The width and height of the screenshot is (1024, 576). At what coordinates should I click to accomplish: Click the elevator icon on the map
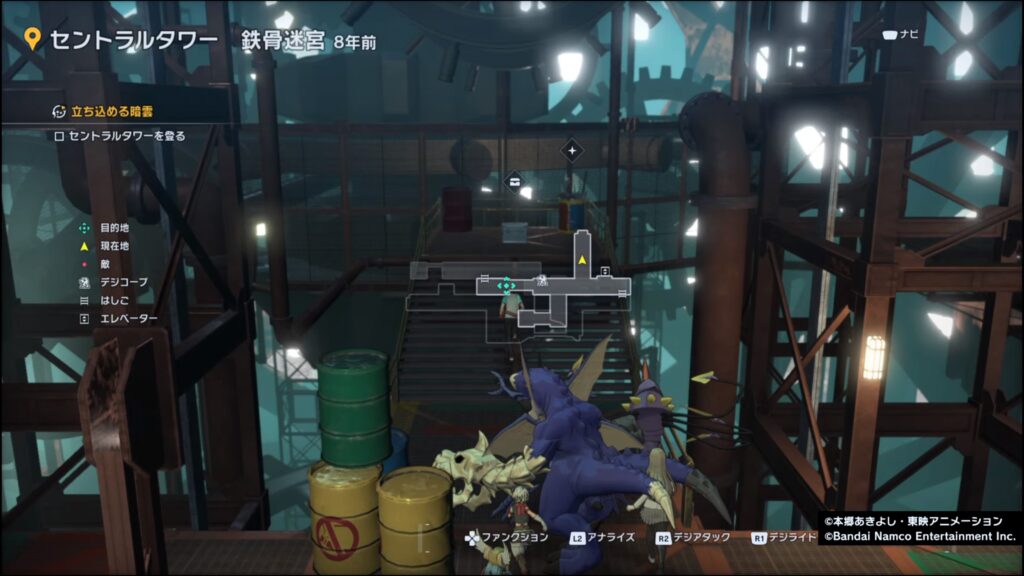click(605, 273)
